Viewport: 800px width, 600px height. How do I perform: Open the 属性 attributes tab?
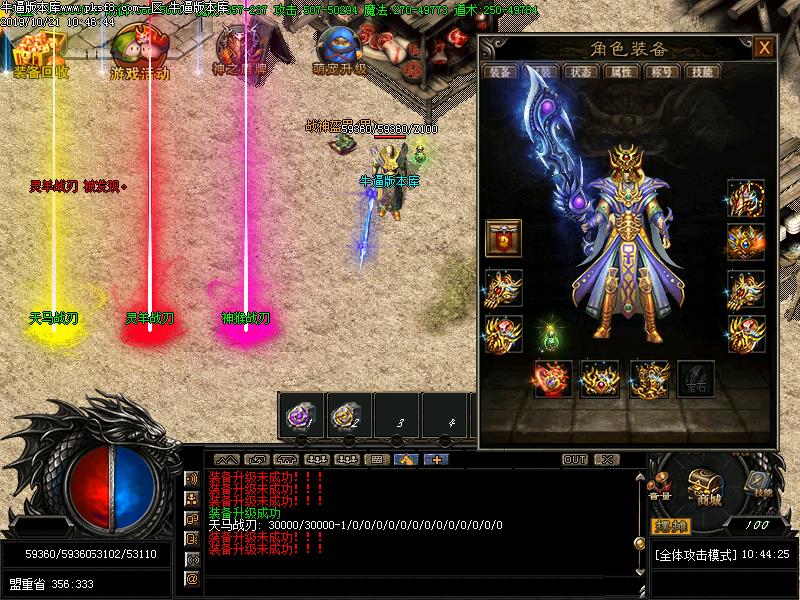point(620,72)
